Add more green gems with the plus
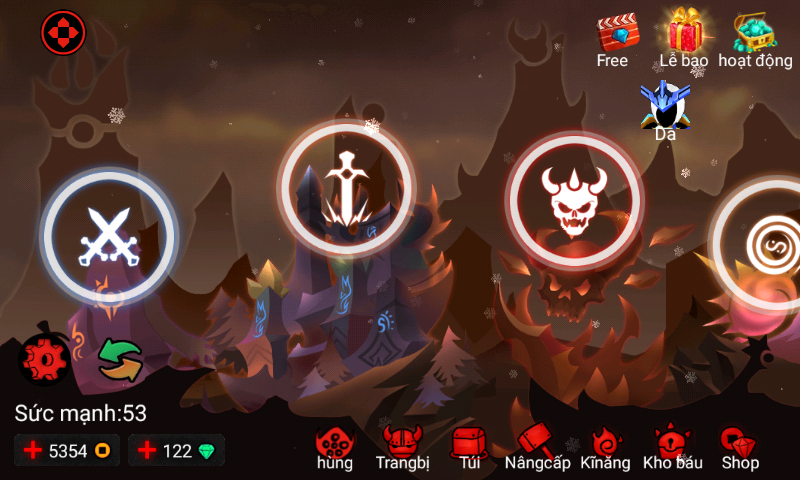The image size is (800, 480). [147, 451]
